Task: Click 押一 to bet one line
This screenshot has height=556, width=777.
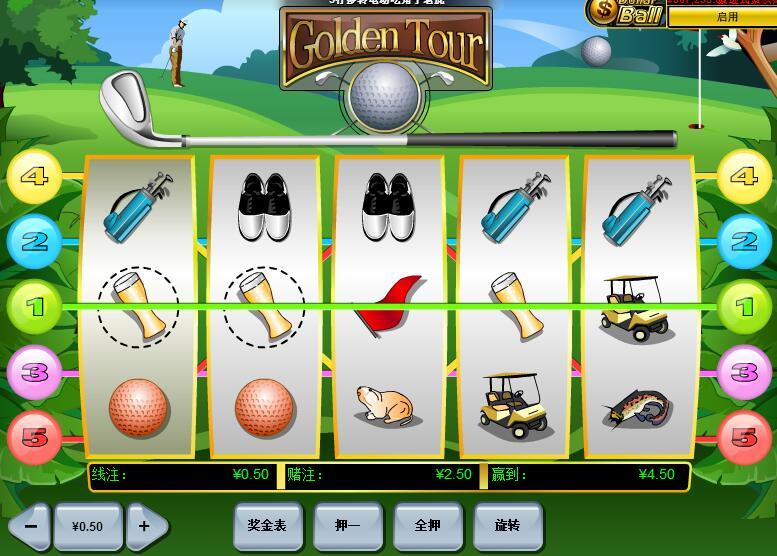Action: [x=347, y=525]
